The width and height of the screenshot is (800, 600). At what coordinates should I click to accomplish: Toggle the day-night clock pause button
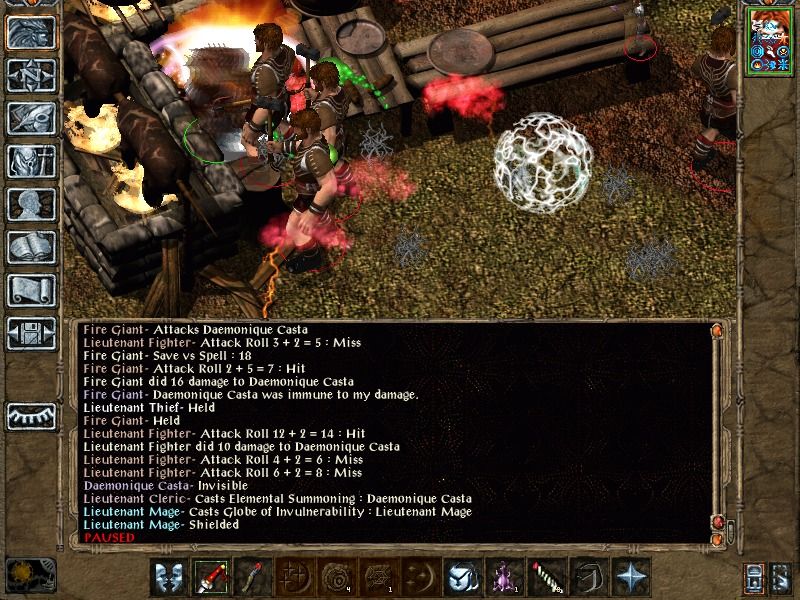[x=20, y=574]
